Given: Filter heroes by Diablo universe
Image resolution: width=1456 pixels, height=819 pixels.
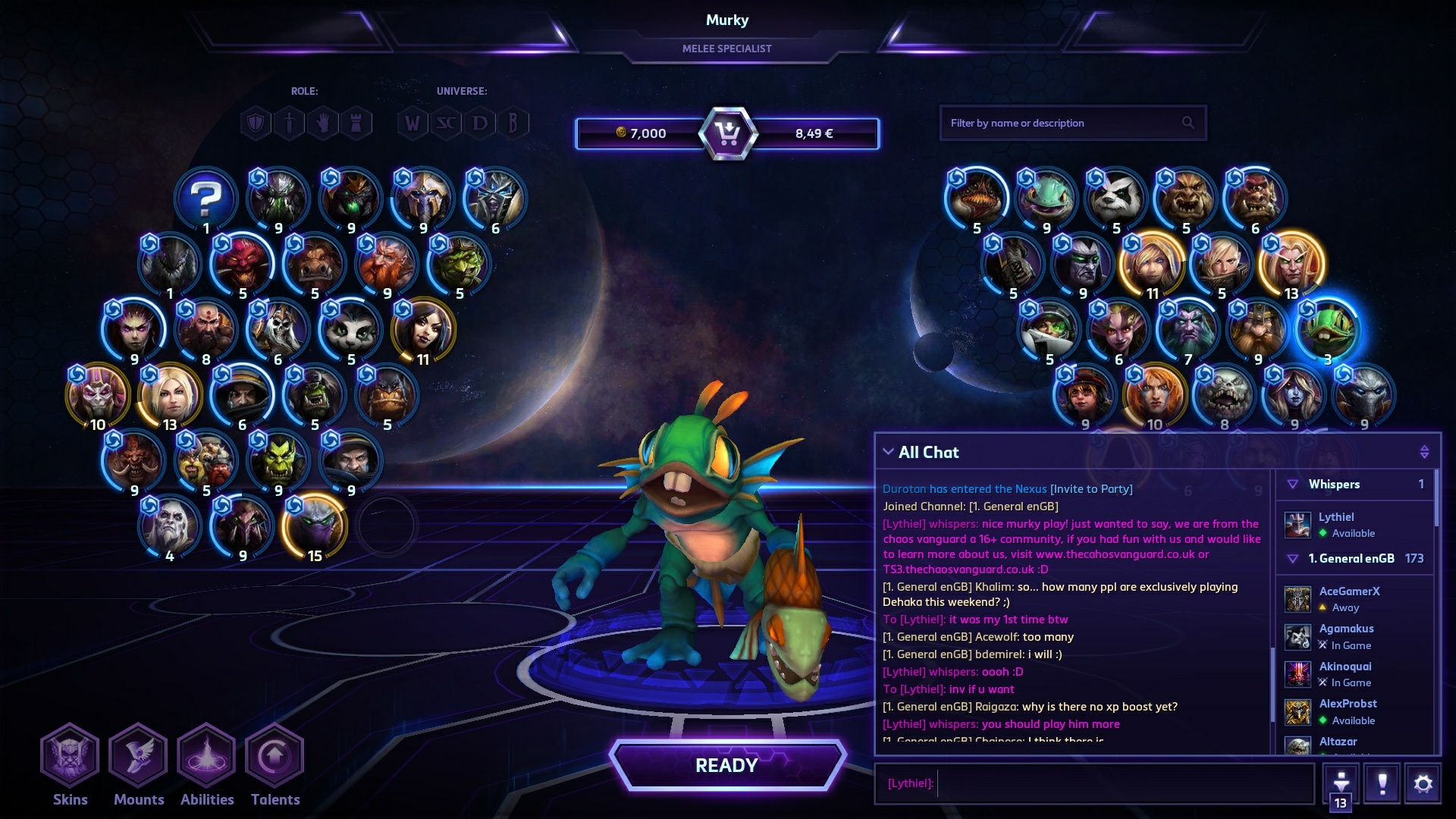Looking at the screenshot, I should tap(480, 123).
